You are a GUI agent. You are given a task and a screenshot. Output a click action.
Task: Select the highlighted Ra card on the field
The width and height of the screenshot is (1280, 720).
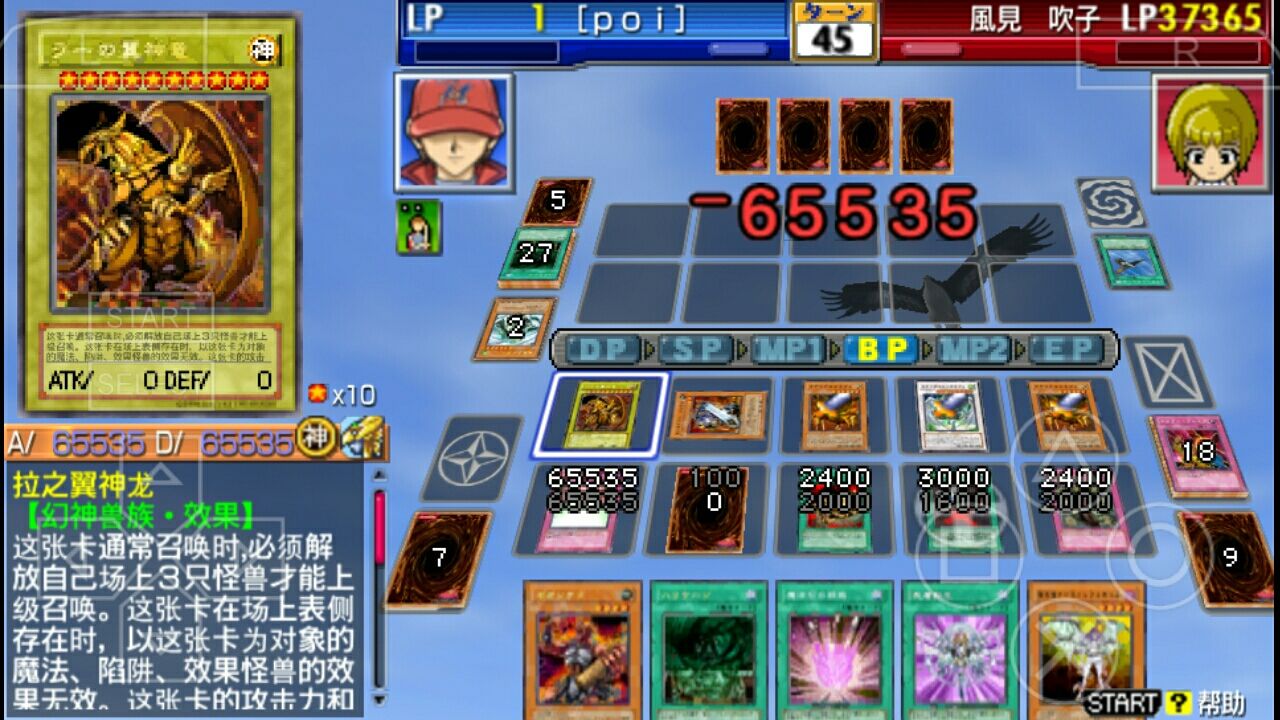point(604,413)
